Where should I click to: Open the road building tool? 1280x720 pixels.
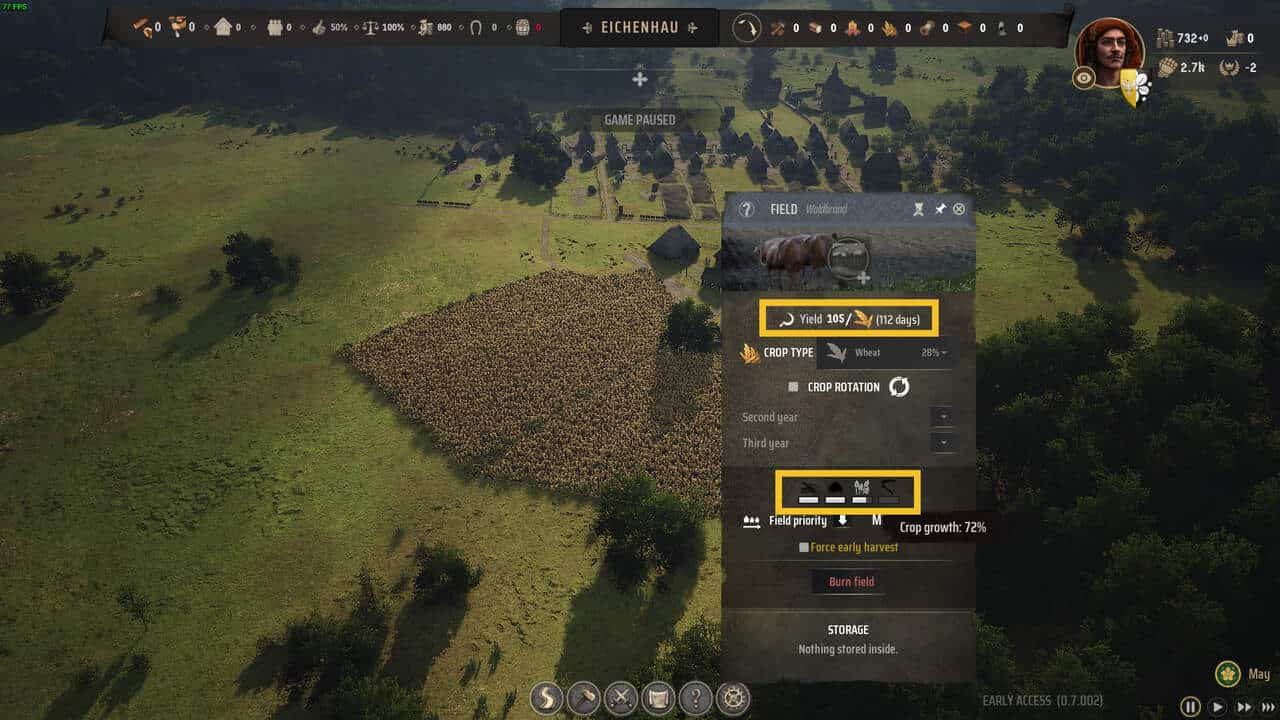(546, 697)
